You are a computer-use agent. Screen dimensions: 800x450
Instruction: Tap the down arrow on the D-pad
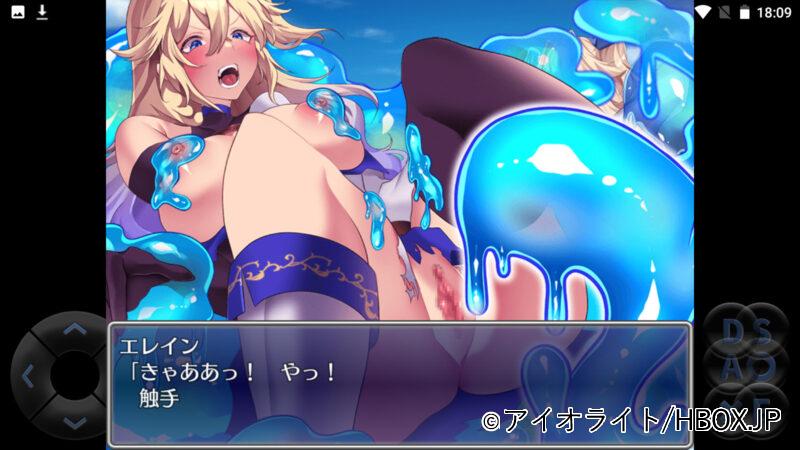pos(74,423)
